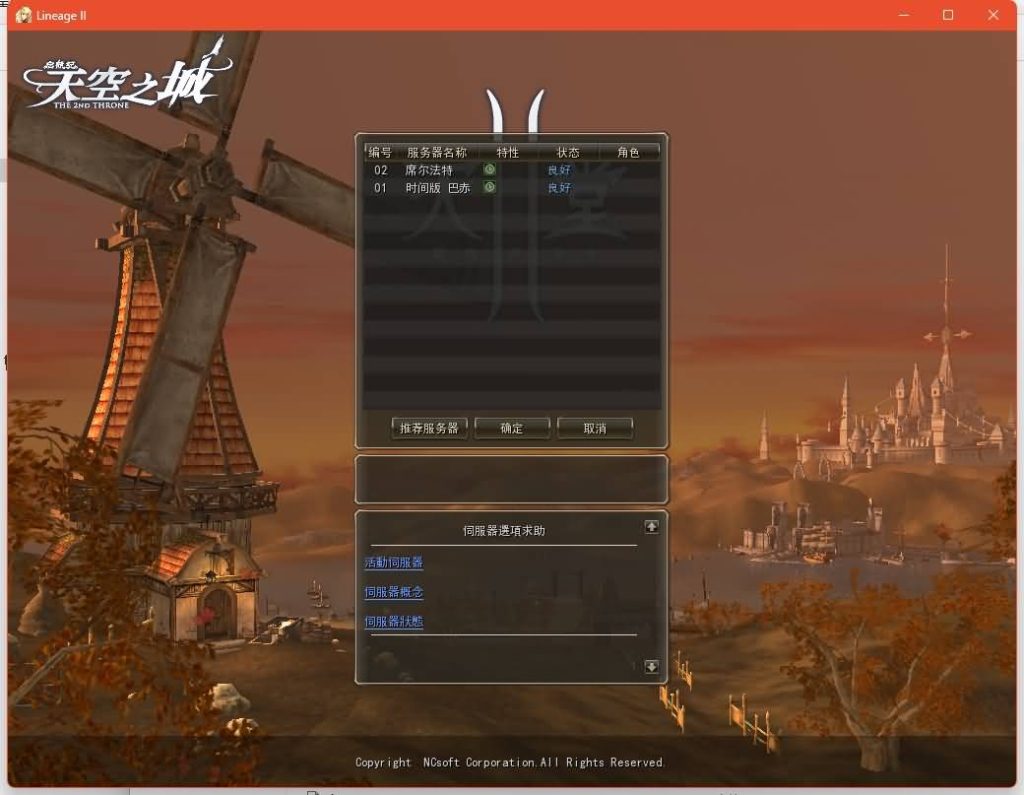Viewport: 1024px width, 795px height.
Task: Sort servers by 状态 column header
Action: [x=568, y=153]
